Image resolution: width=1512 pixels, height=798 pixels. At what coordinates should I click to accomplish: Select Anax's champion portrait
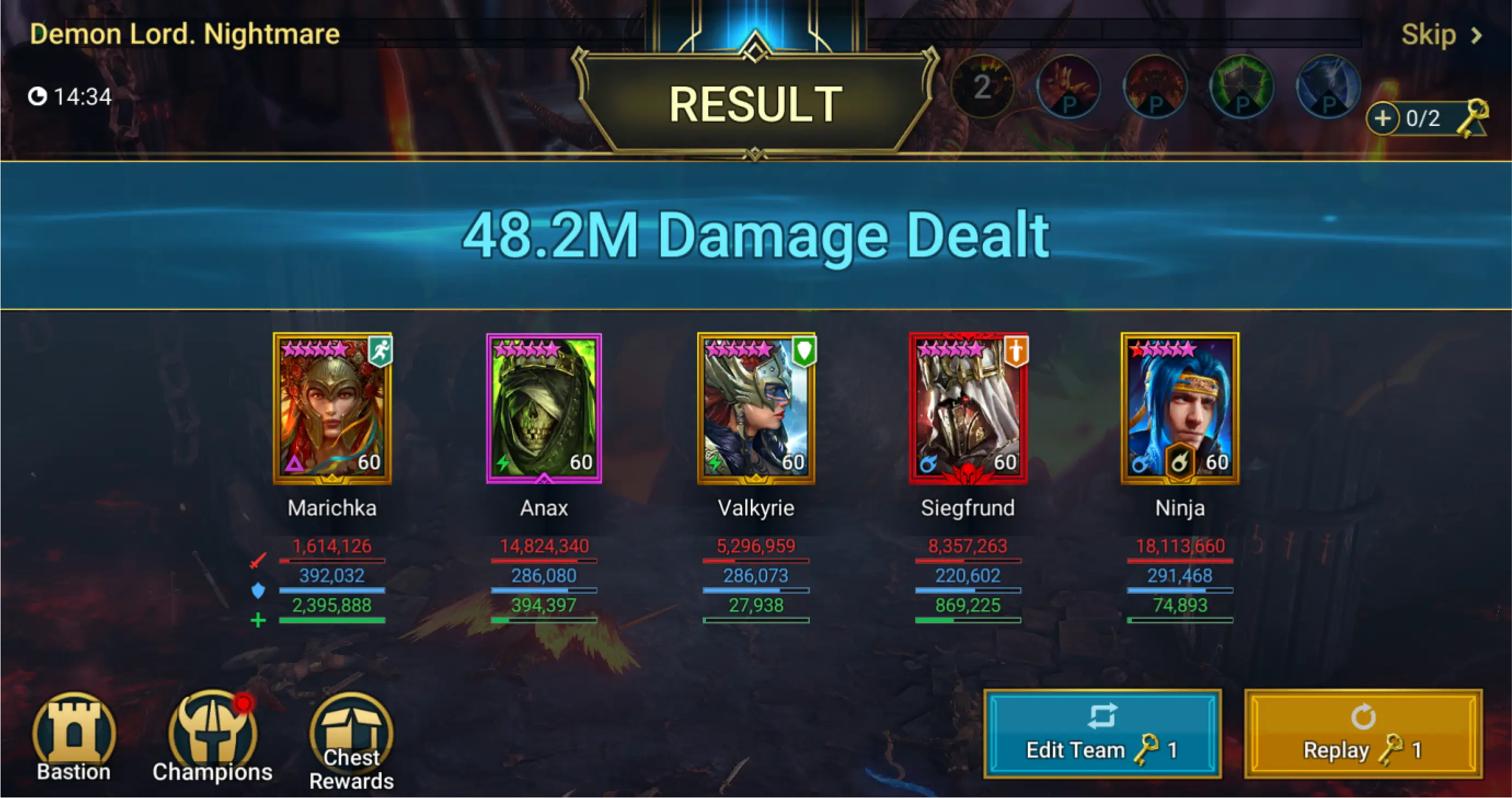(x=544, y=409)
